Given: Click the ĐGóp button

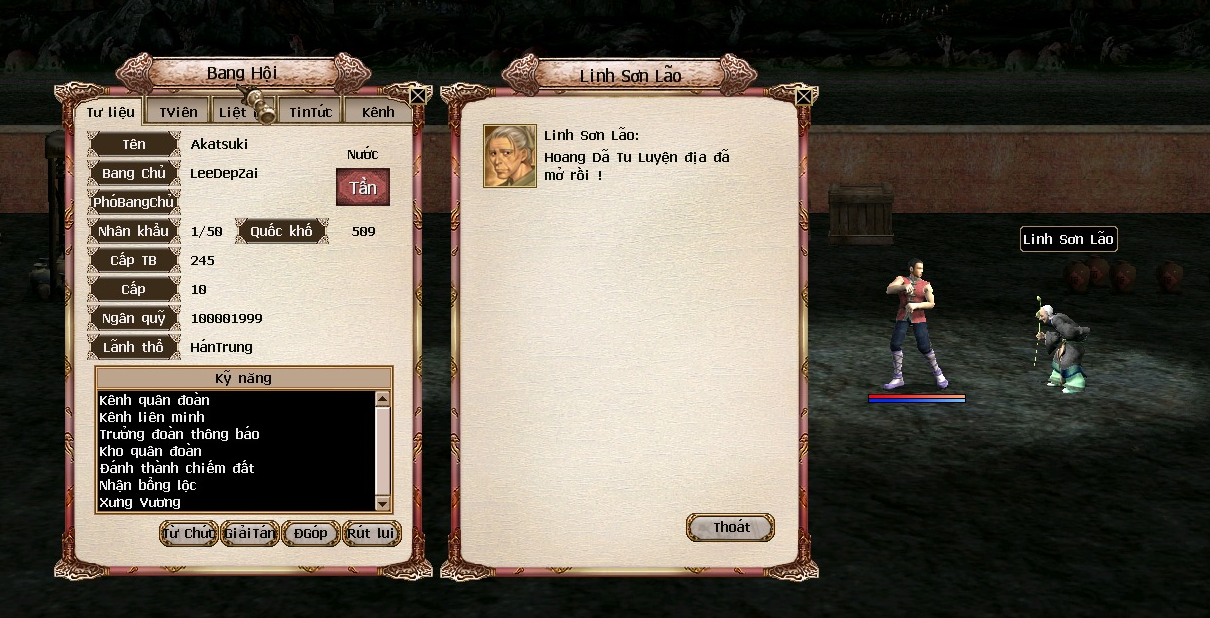Looking at the screenshot, I should point(311,533).
